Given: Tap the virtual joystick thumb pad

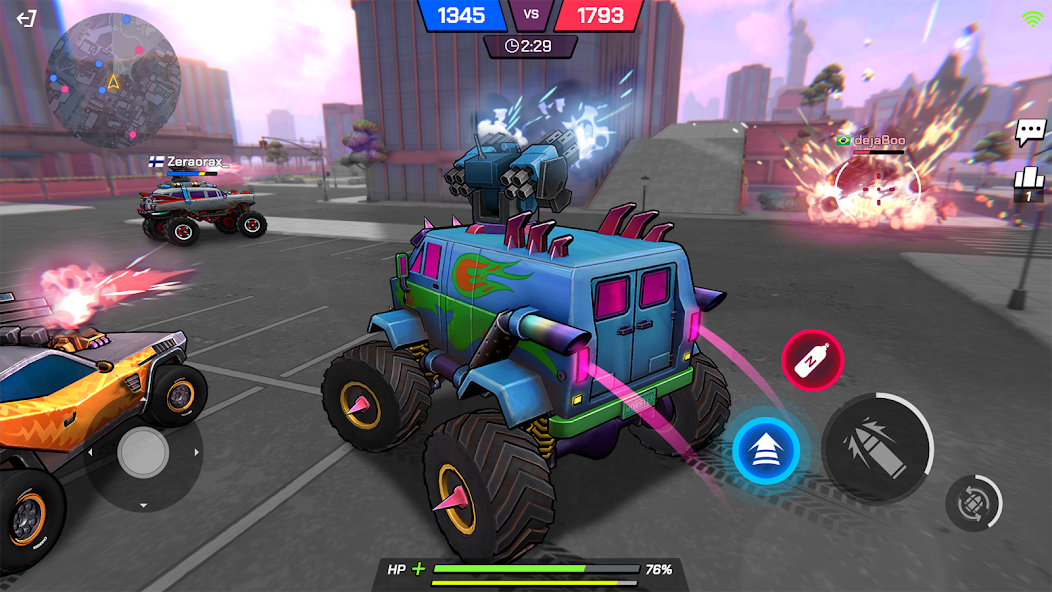Looking at the screenshot, I should click(x=144, y=453).
